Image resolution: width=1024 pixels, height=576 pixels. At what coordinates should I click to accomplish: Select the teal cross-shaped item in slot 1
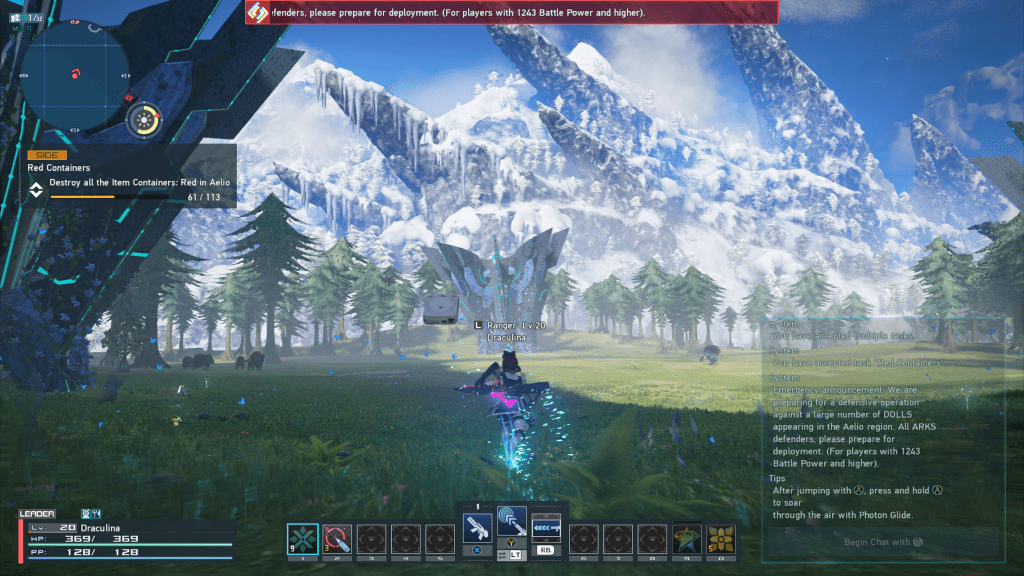[x=303, y=538]
